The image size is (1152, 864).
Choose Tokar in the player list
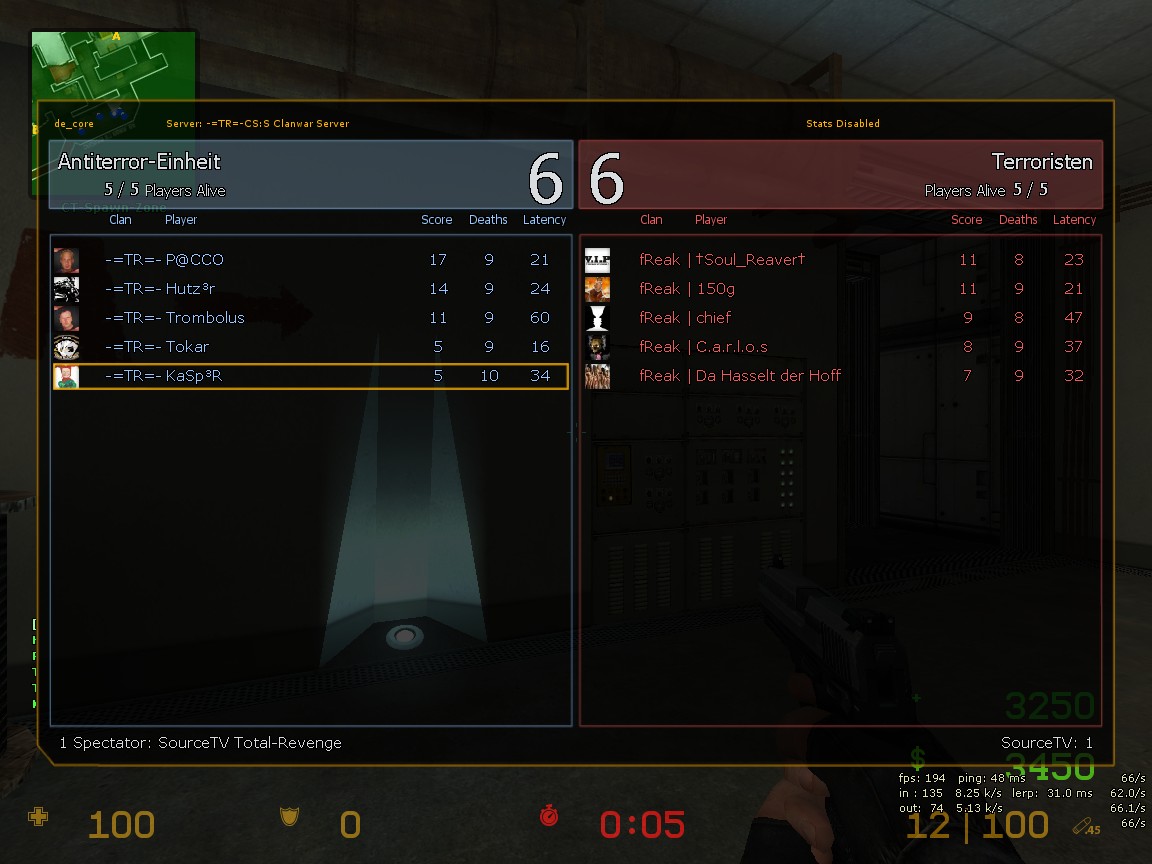tap(310, 347)
